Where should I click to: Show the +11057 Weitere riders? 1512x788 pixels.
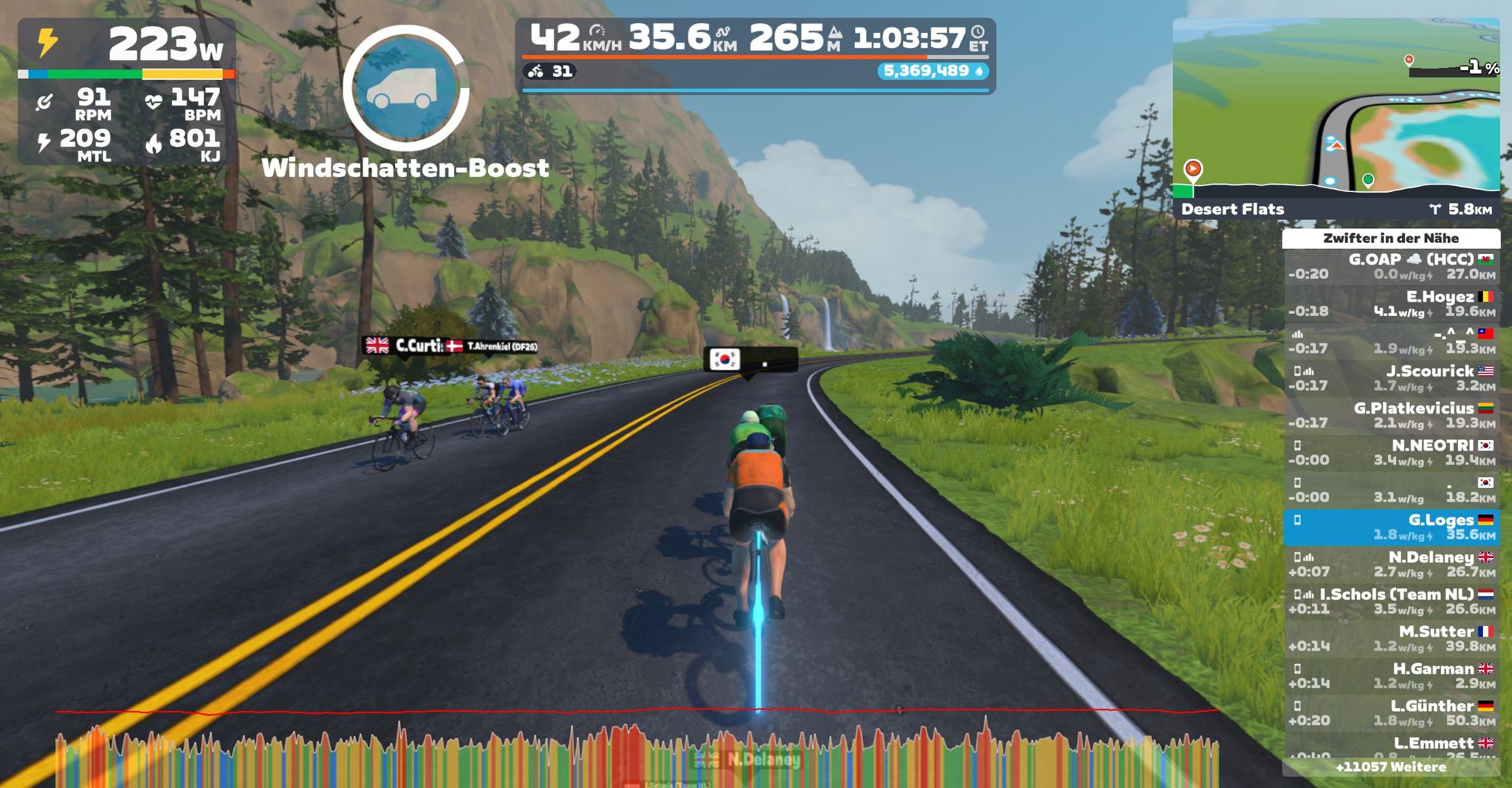click(x=1391, y=767)
